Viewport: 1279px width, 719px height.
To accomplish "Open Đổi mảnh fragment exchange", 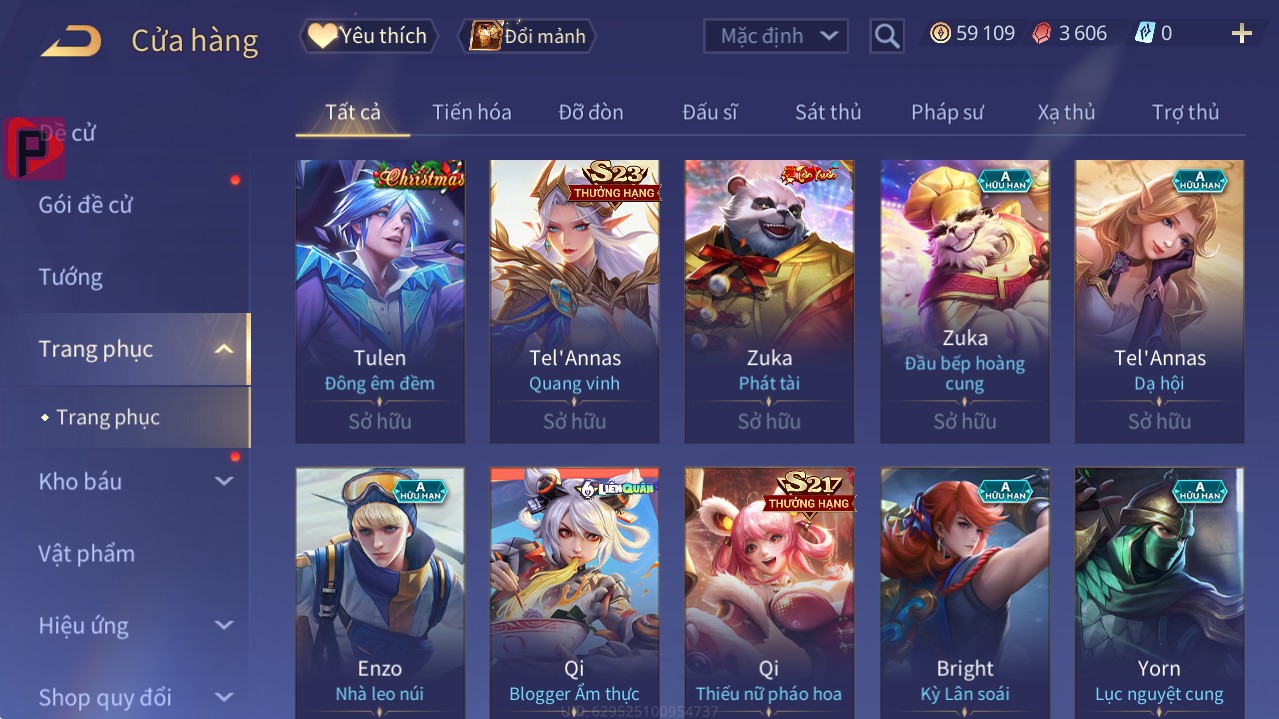I will (528, 36).
